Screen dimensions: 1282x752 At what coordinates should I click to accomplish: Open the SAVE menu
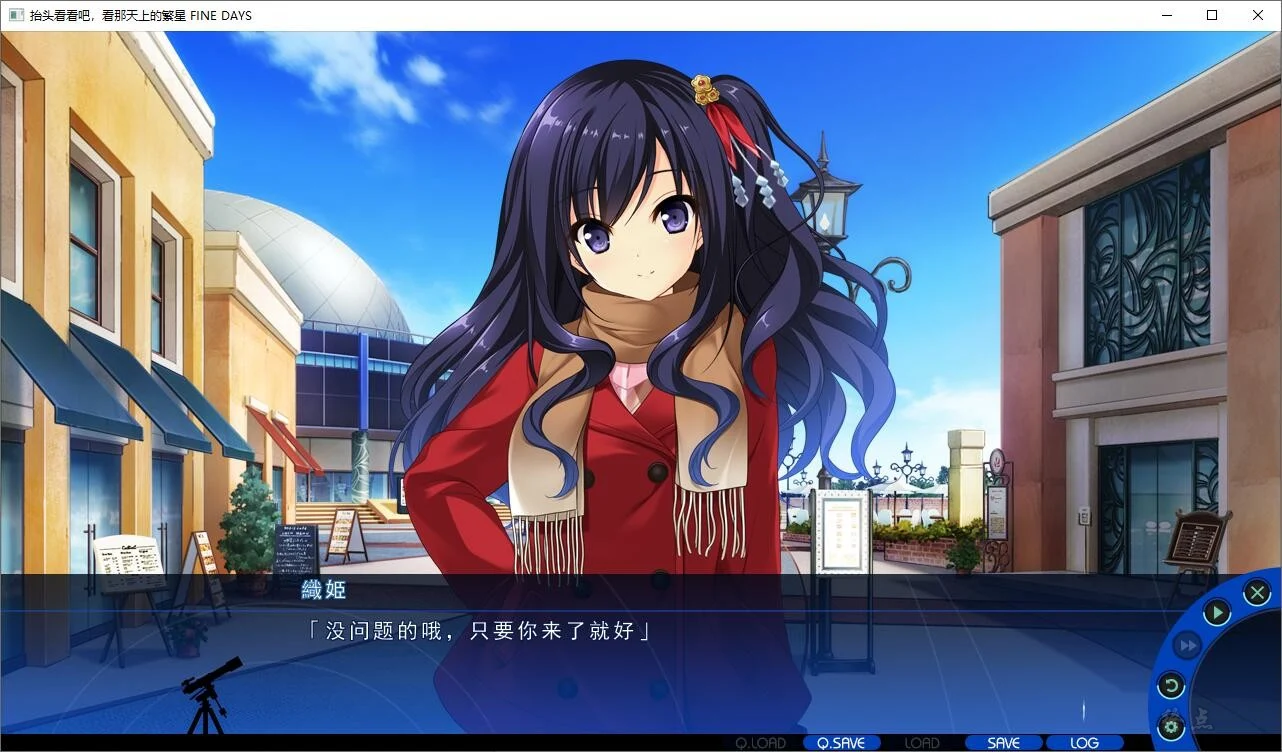coord(1003,743)
